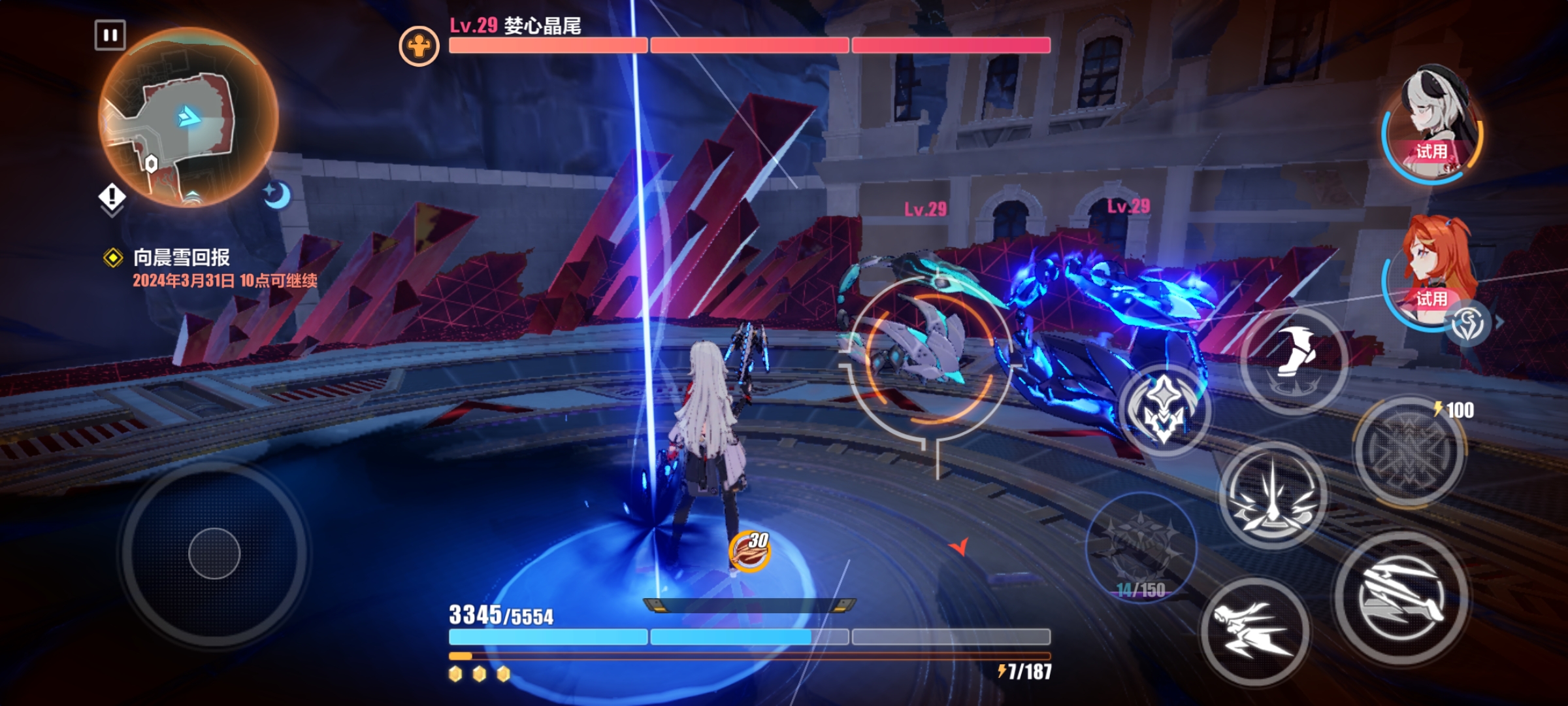Tap the boot jump button
Image resolution: width=1568 pixels, height=706 pixels.
pyautogui.click(x=1294, y=361)
